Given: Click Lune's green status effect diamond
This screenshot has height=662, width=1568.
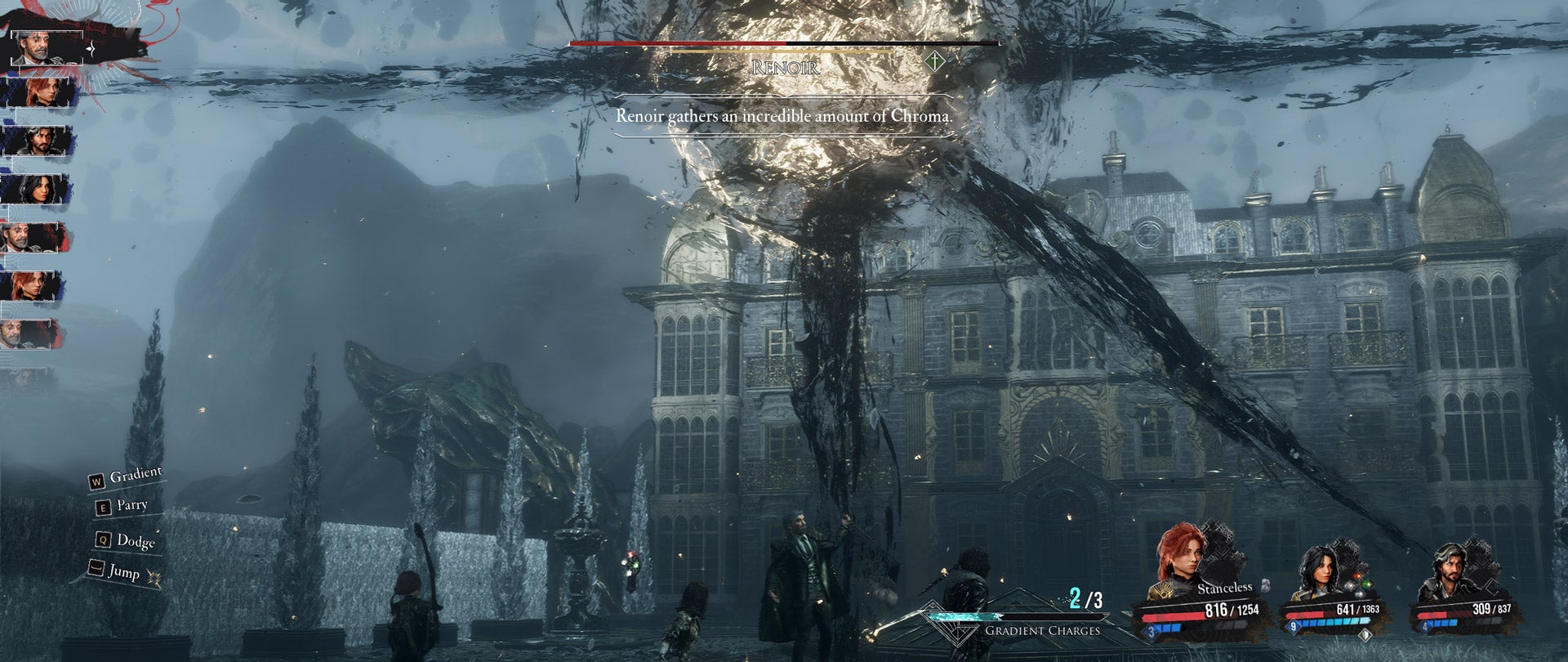Looking at the screenshot, I should pyautogui.click(x=1368, y=584).
